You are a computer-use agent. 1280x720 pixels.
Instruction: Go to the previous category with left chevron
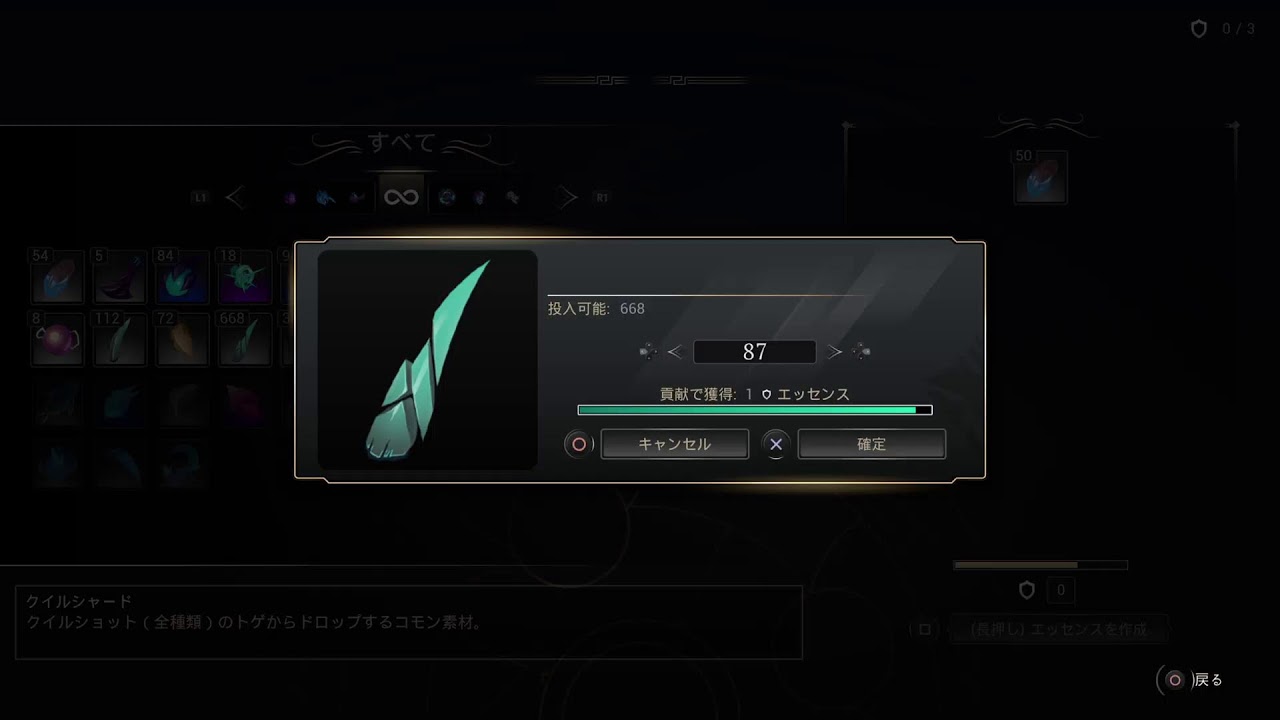[x=236, y=198]
